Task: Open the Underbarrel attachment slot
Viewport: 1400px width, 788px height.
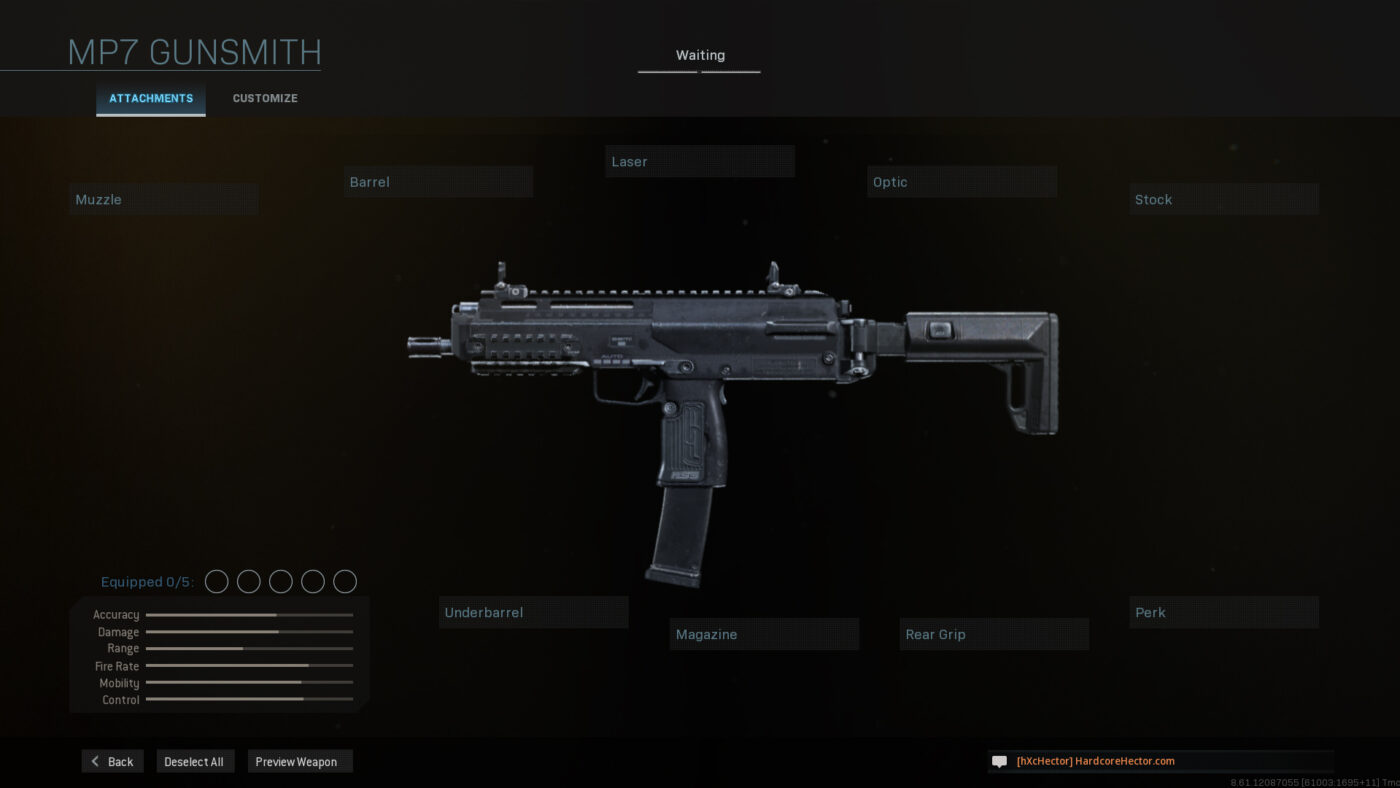Action: coord(533,612)
